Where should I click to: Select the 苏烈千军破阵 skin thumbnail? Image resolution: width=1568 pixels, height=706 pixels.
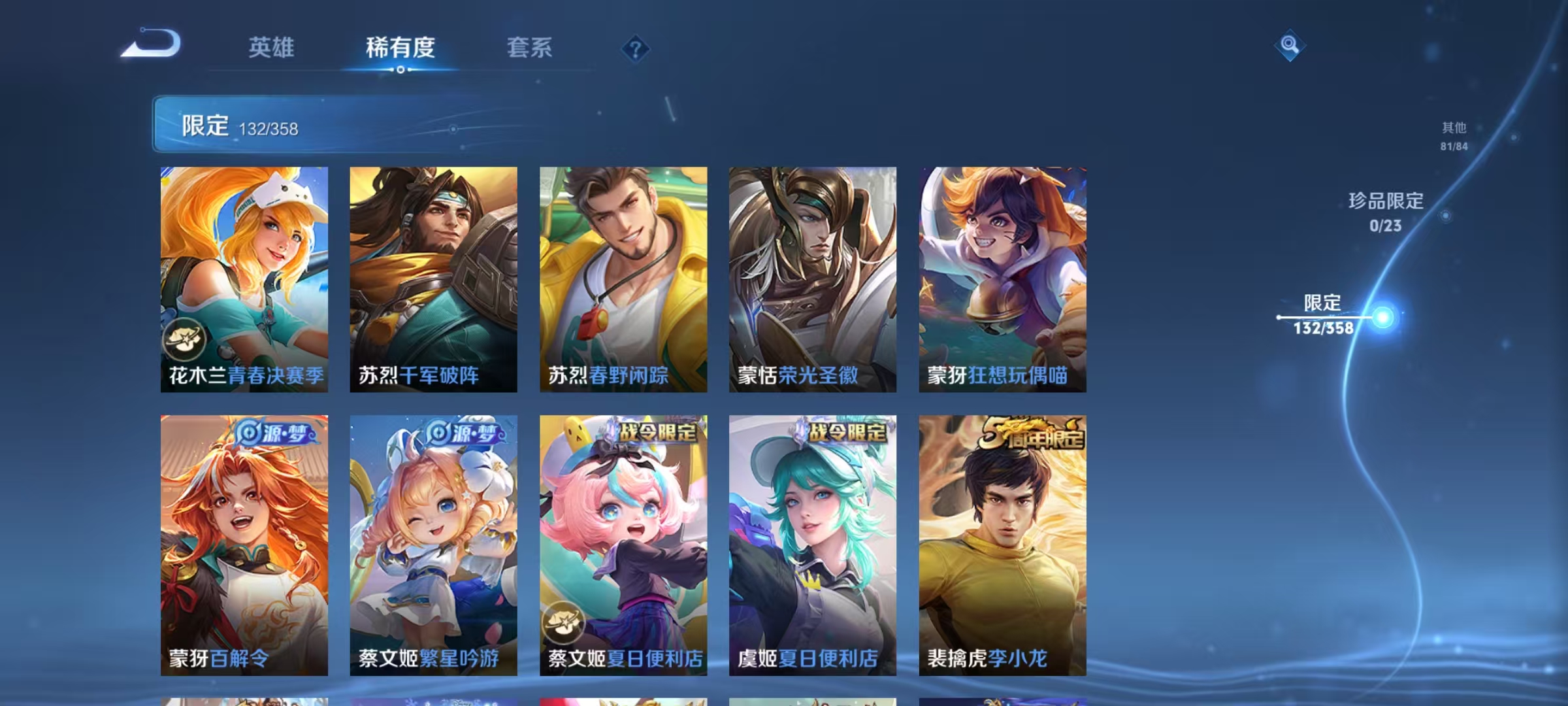click(435, 278)
